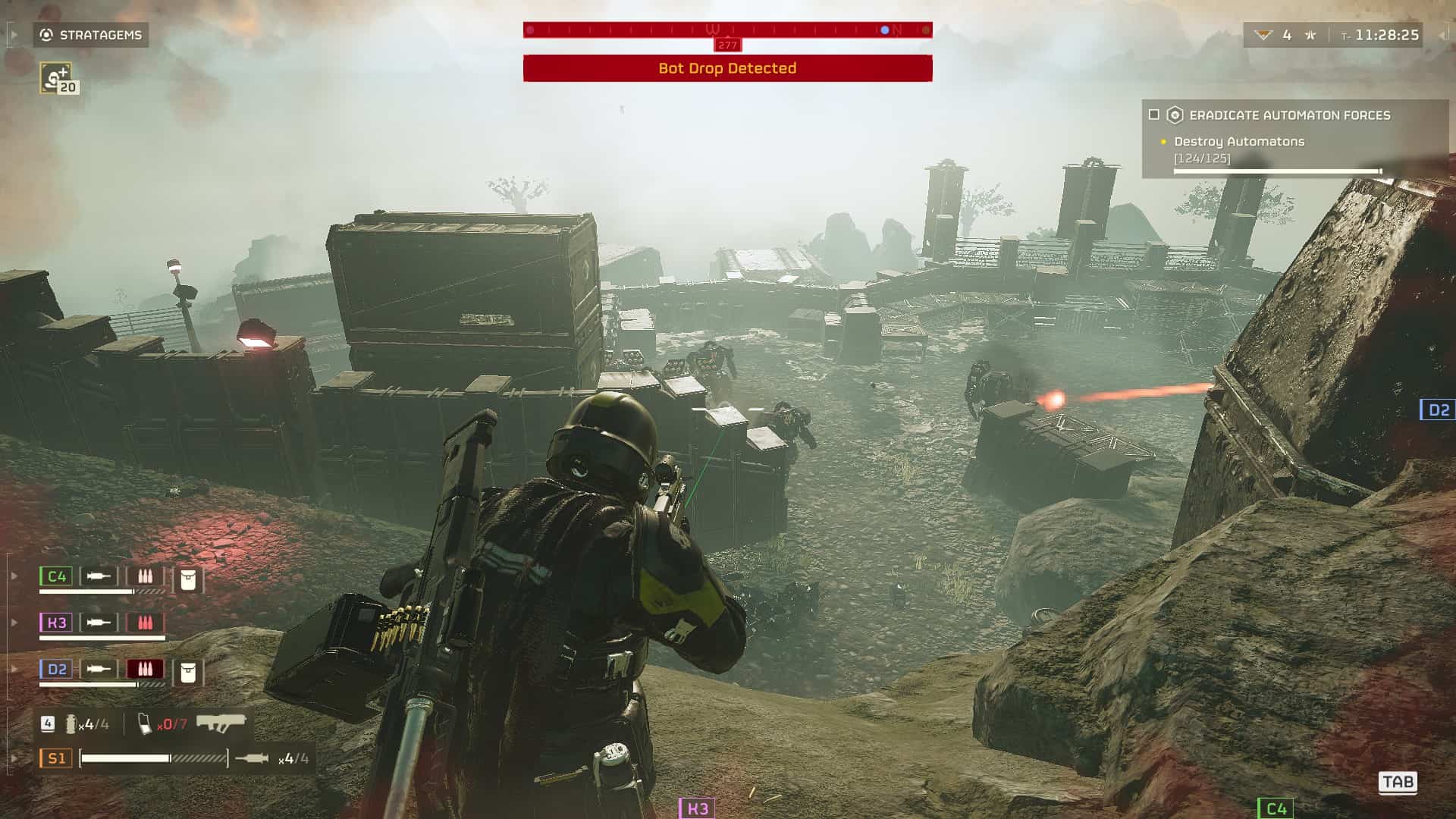Select squad member D2 in the squad list
Viewport: 1456px width, 819px height.
(x=56, y=669)
